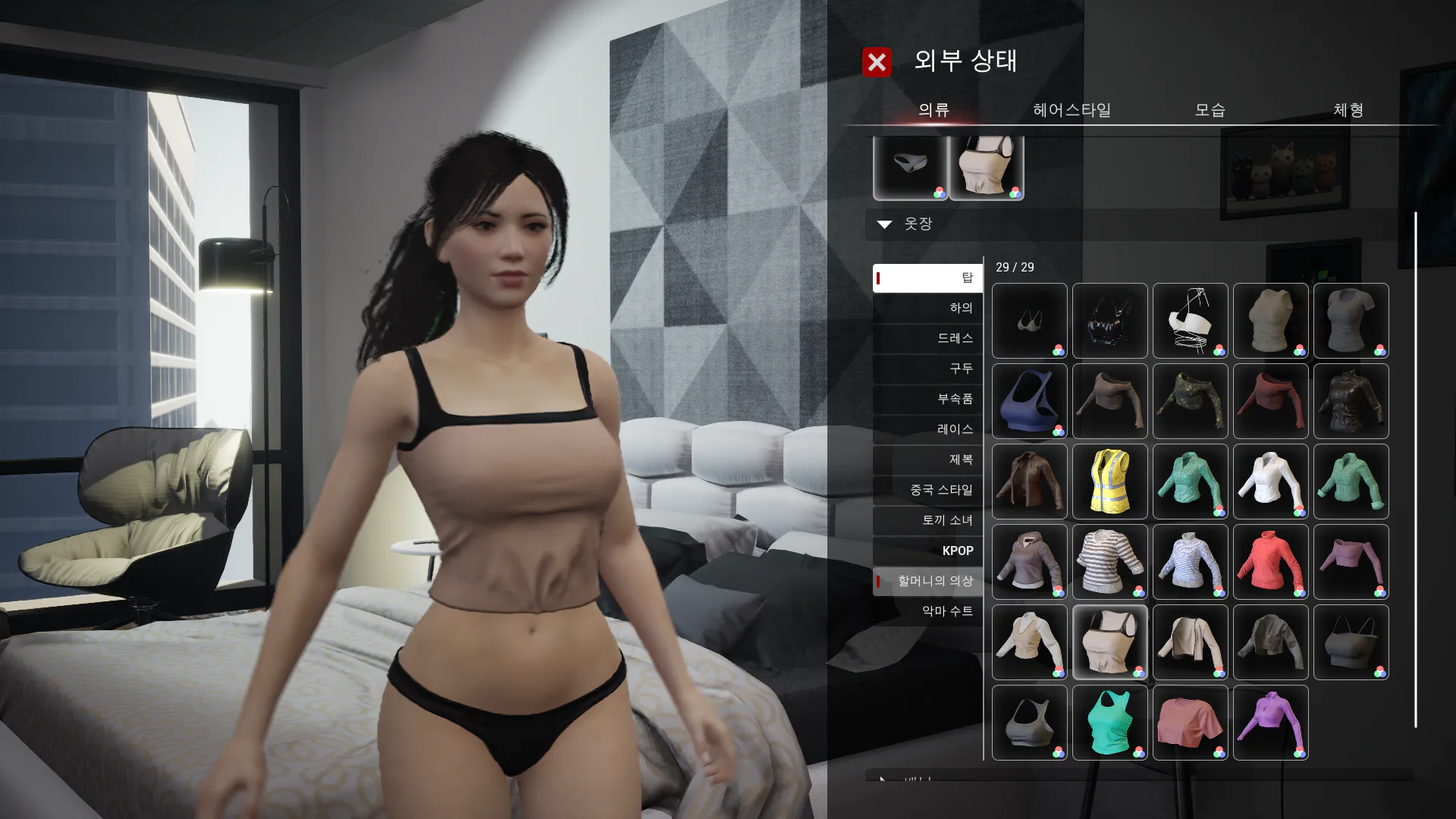The height and width of the screenshot is (819, 1456).
Task: Choose the pink crop t-shirt
Action: pyautogui.click(x=1190, y=723)
